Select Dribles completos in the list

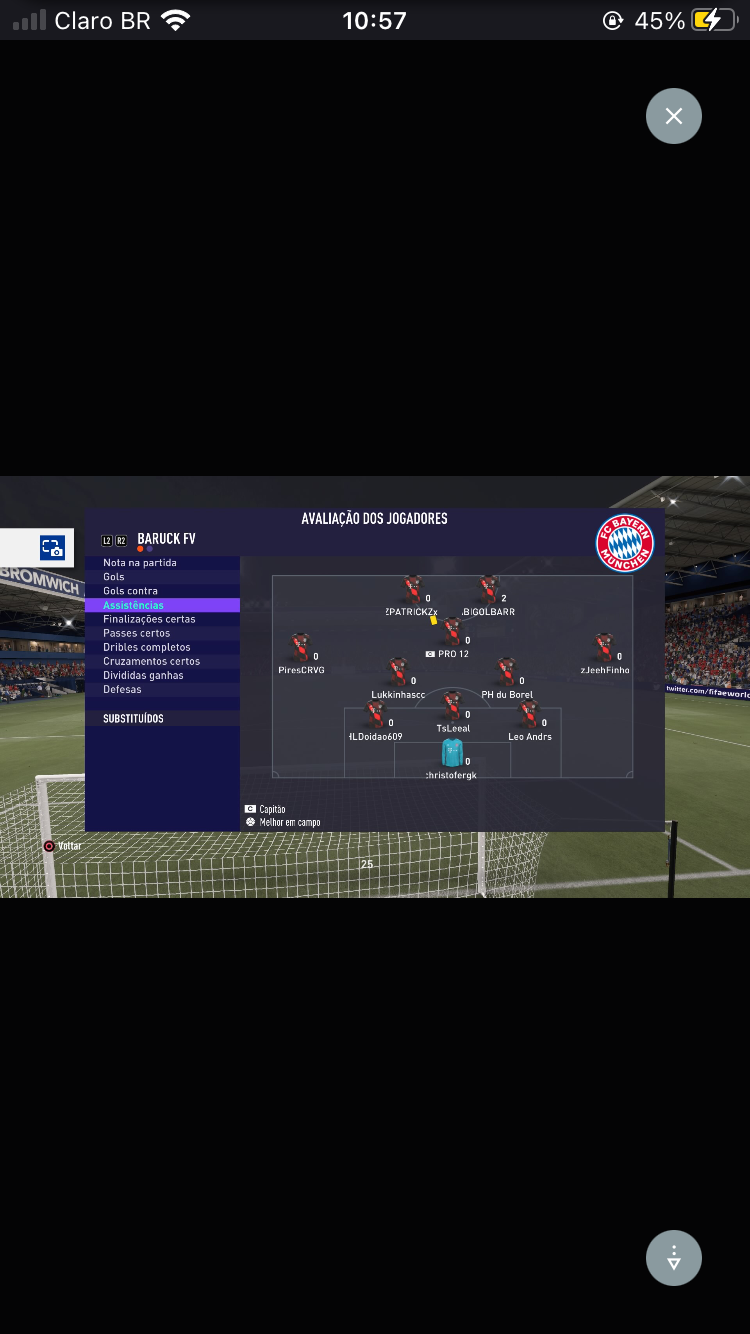tap(146, 647)
